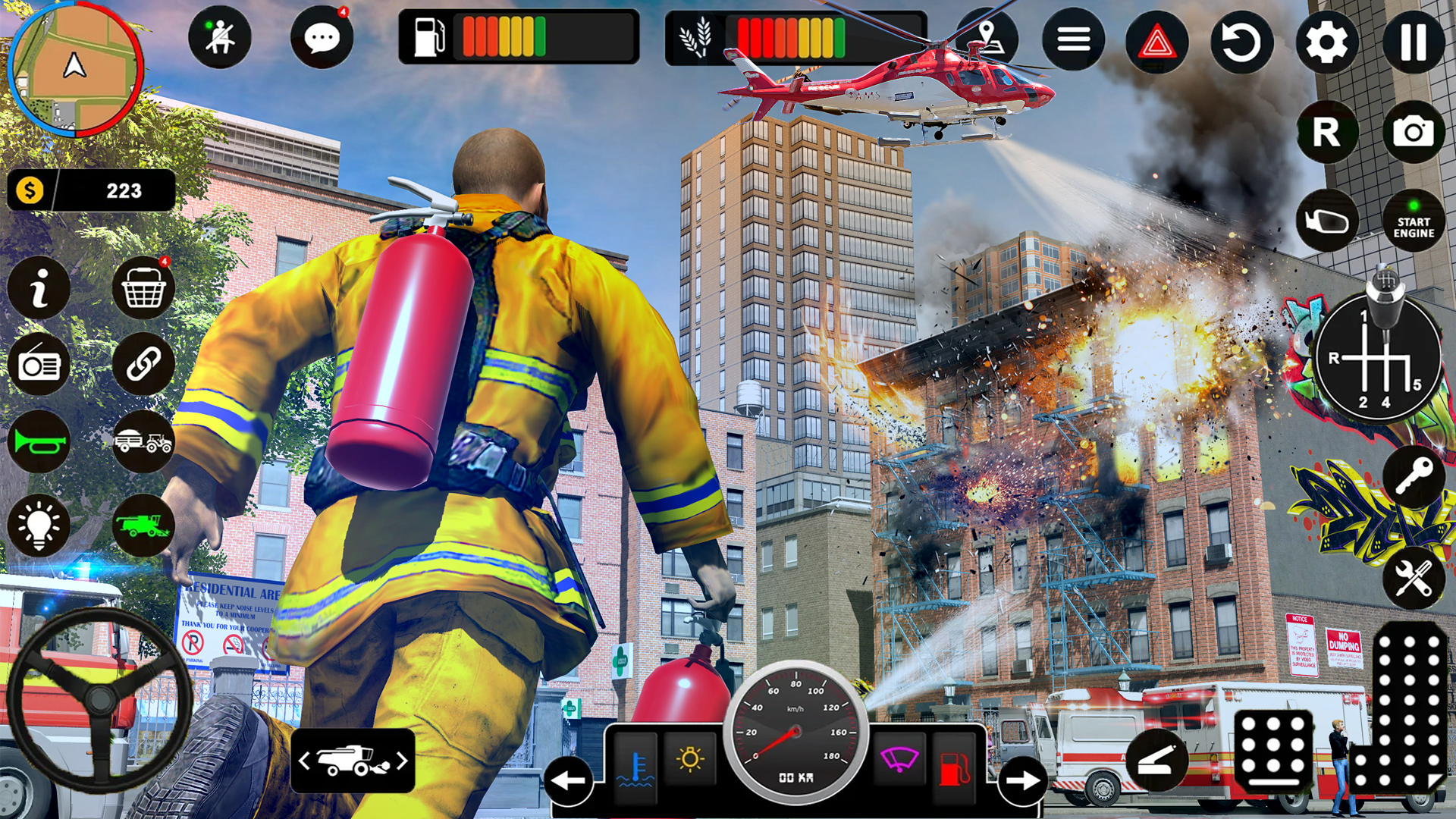The height and width of the screenshot is (819, 1456).
Task: Select the seatbelt icon
Action: (220, 36)
